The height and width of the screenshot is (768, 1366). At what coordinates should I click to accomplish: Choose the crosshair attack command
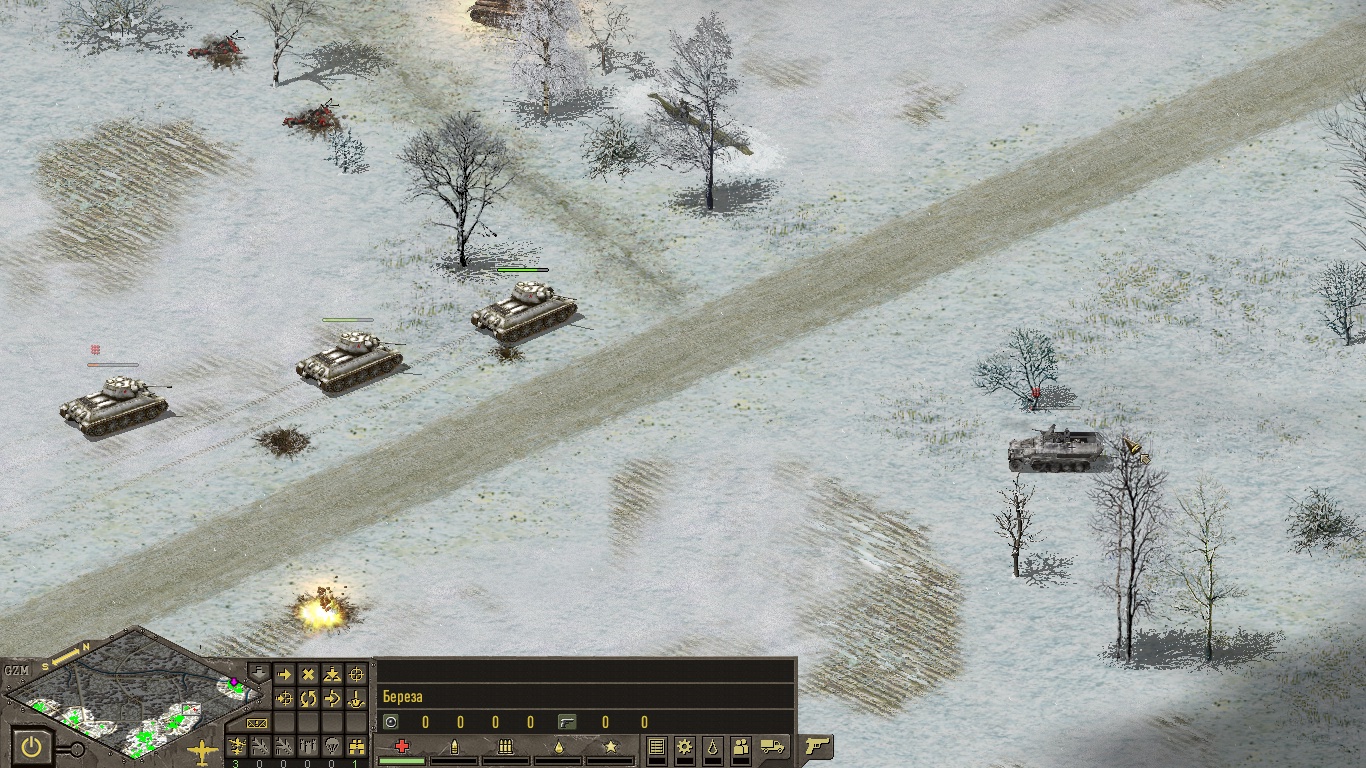click(356, 675)
